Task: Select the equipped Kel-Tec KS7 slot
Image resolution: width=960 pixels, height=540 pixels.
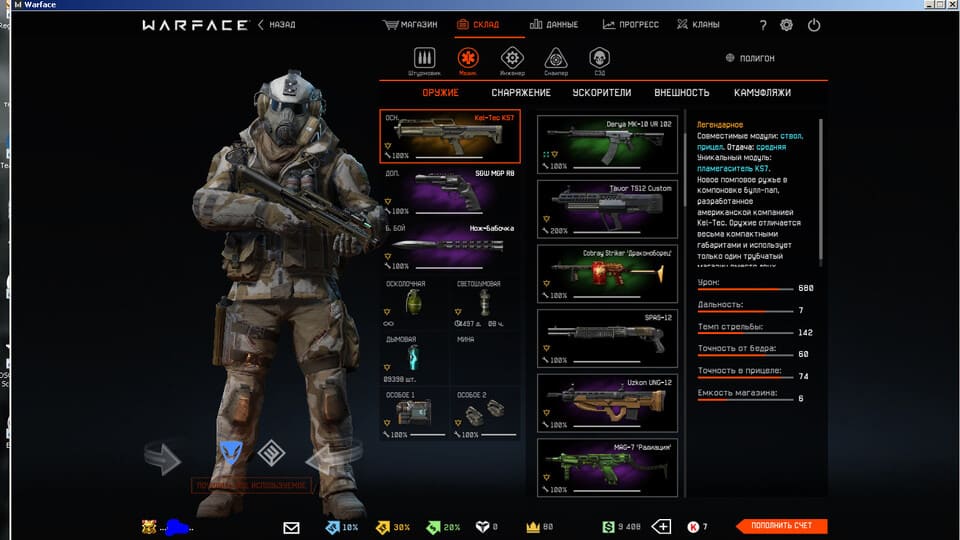Action: 450,136
